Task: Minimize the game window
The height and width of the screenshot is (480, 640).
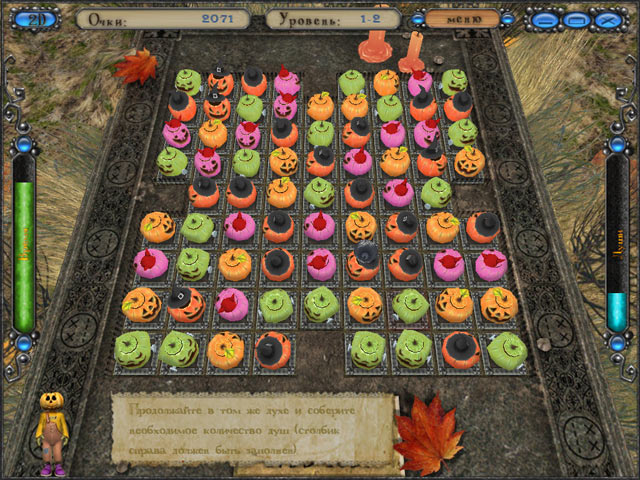Action: pyautogui.click(x=545, y=18)
